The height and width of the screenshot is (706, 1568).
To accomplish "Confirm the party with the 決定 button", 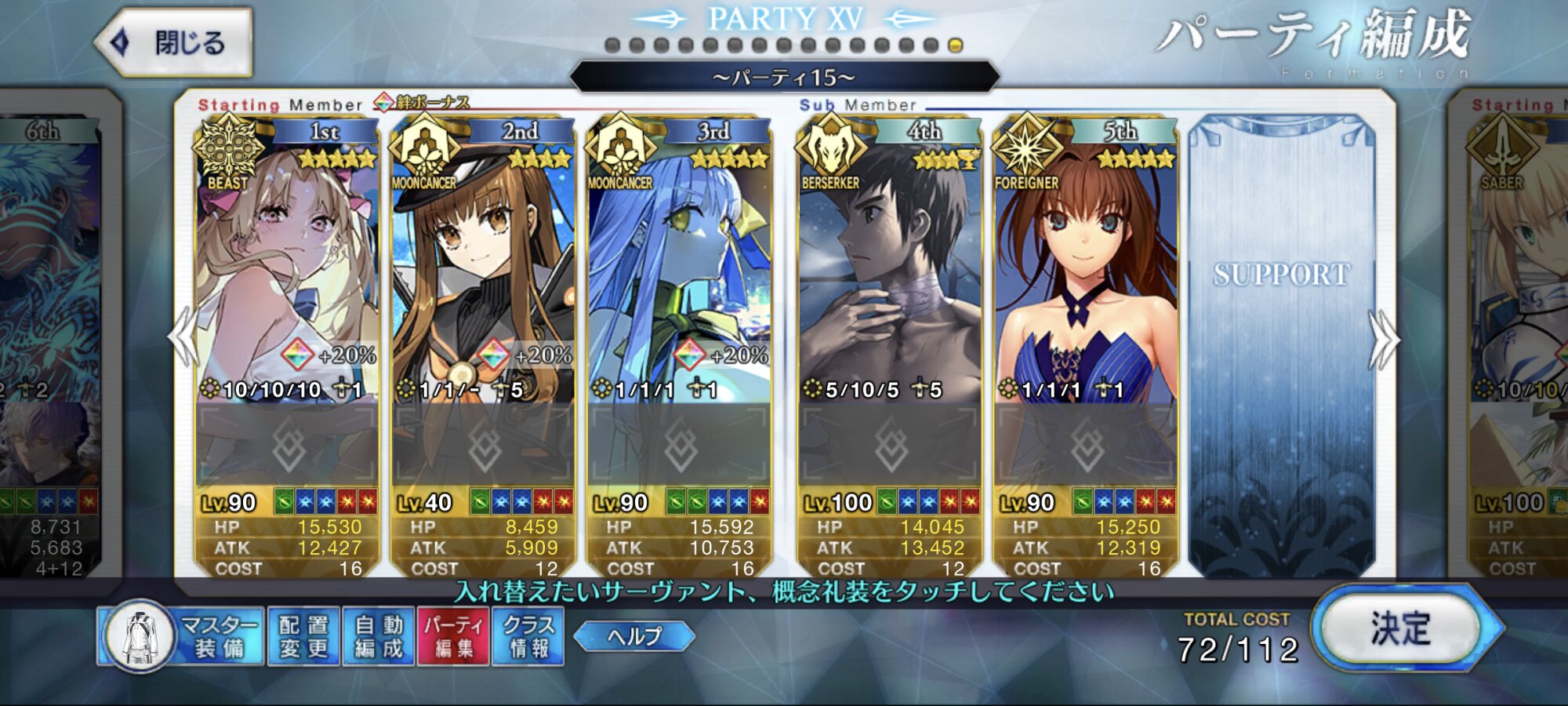I will click(1400, 629).
